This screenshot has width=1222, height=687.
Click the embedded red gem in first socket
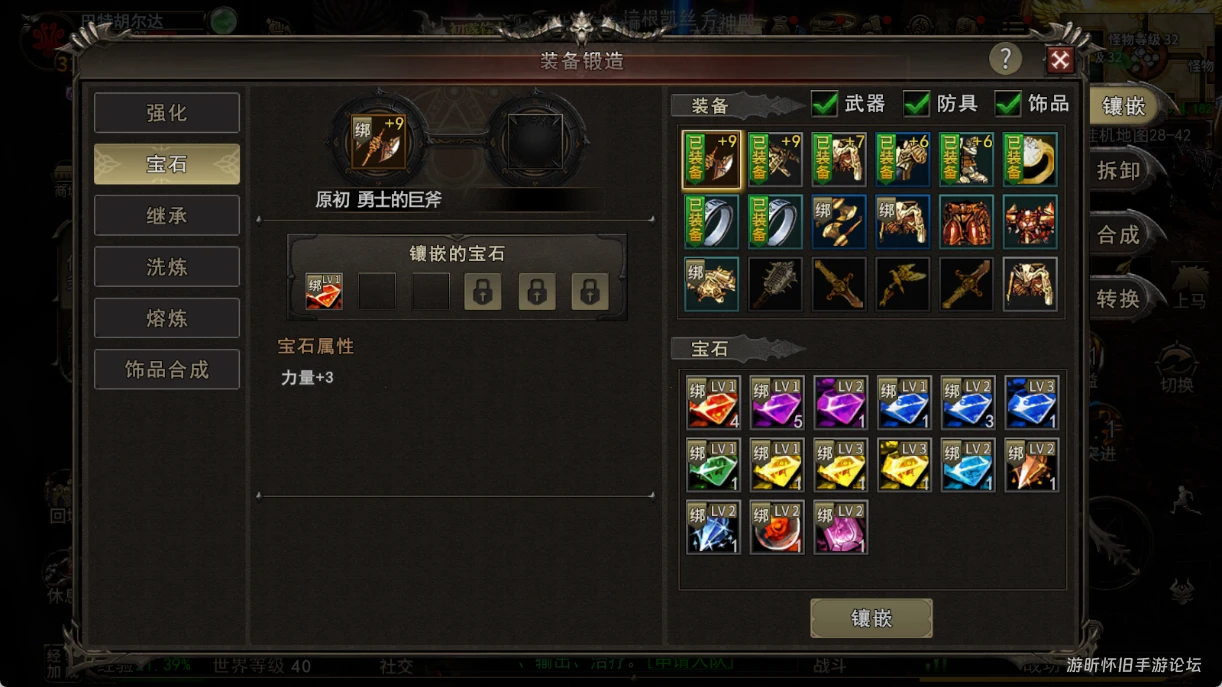[323, 292]
